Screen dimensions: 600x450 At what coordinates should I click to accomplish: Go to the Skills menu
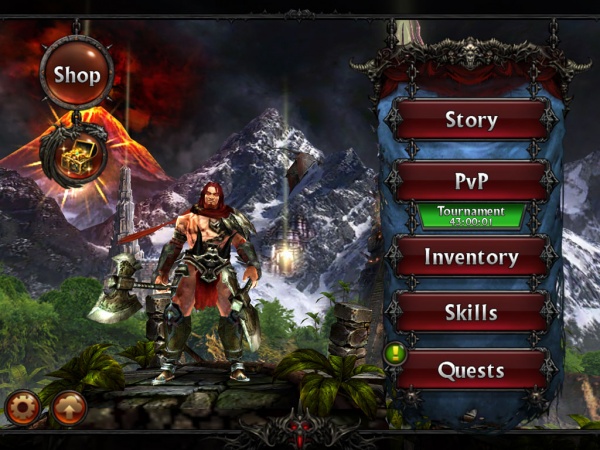pyautogui.click(x=471, y=312)
